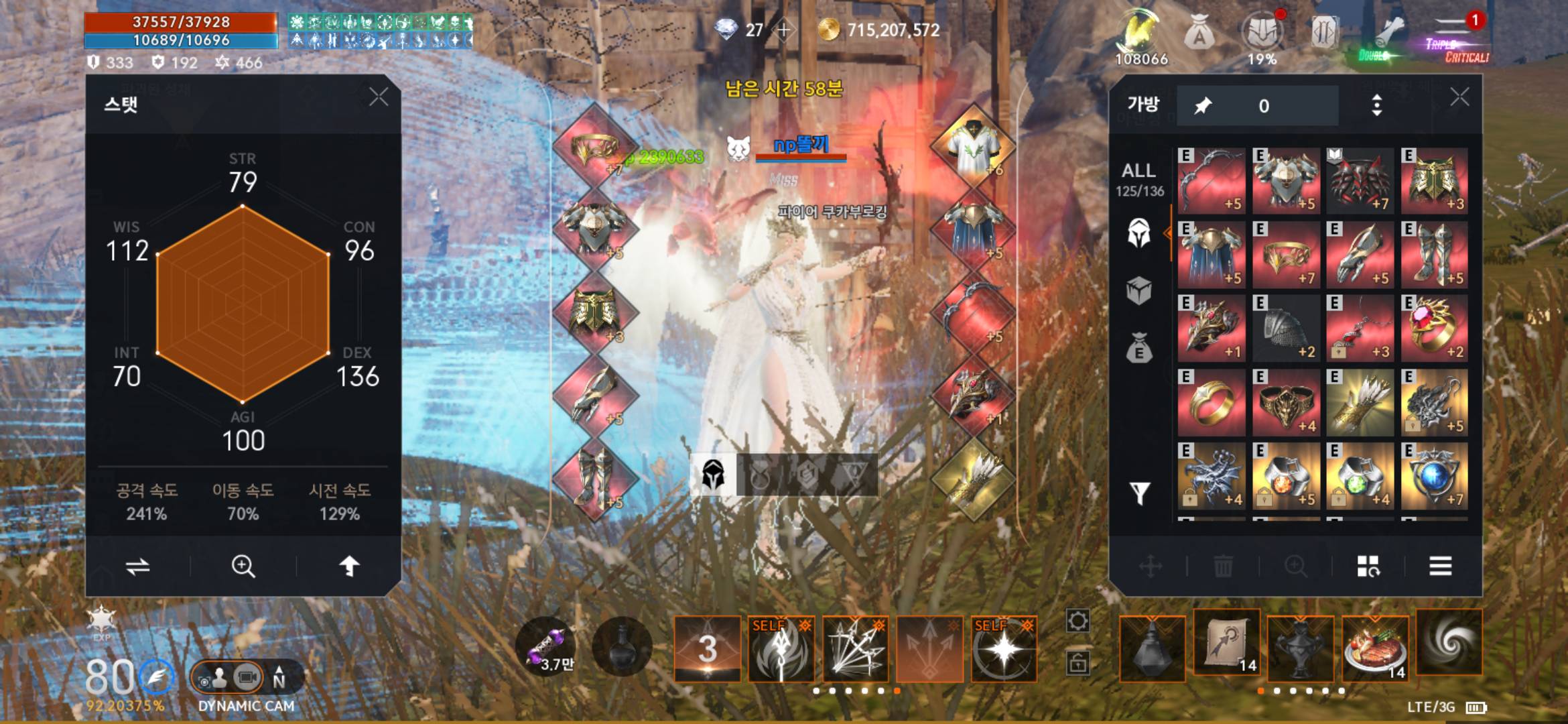This screenshot has height=724, width=1568.
Task: Close the bag inventory panel
Action: (1459, 98)
